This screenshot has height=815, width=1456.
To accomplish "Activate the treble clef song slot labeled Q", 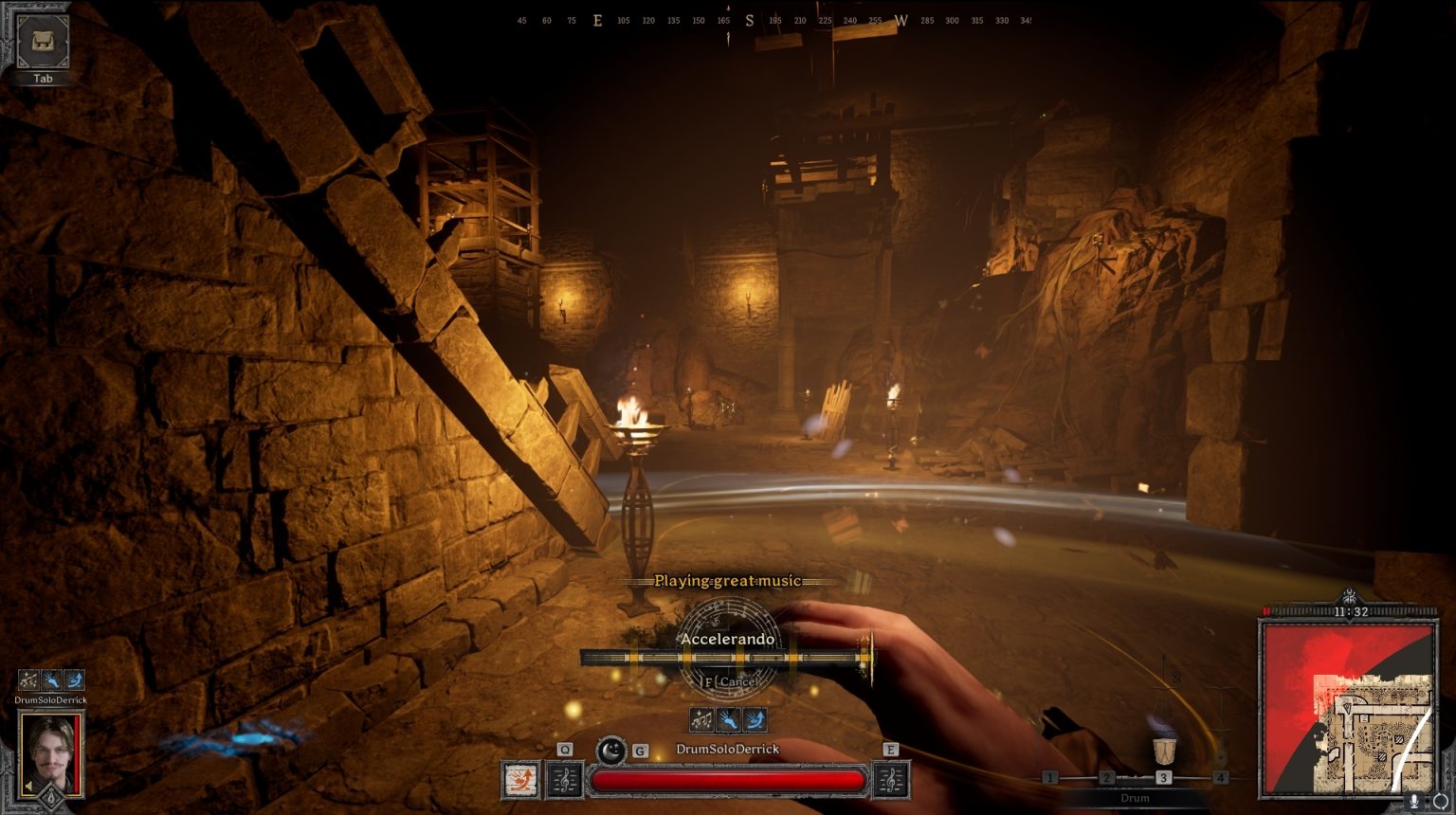I will click(565, 780).
